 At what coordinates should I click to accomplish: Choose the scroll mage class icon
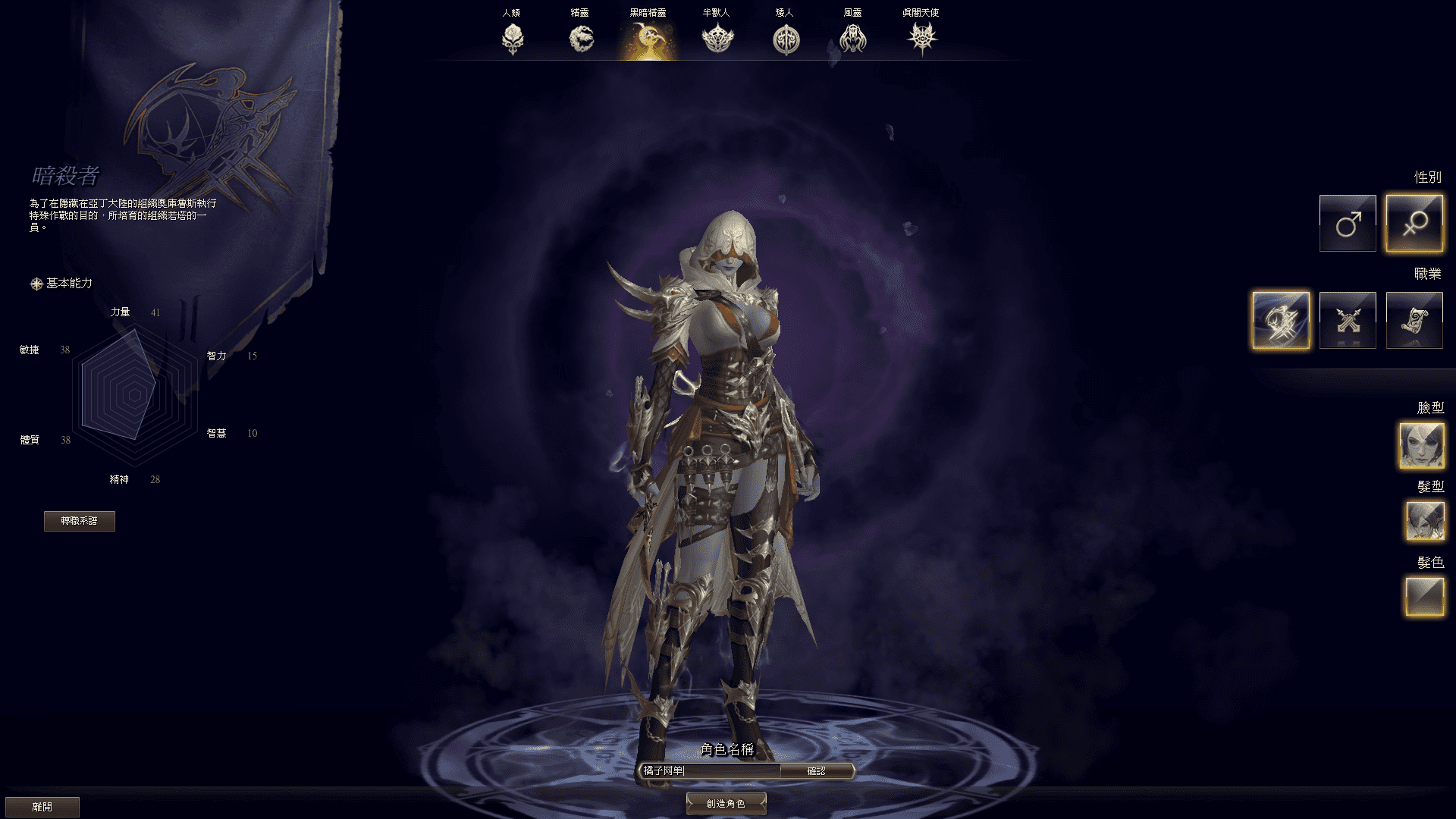pos(1414,318)
